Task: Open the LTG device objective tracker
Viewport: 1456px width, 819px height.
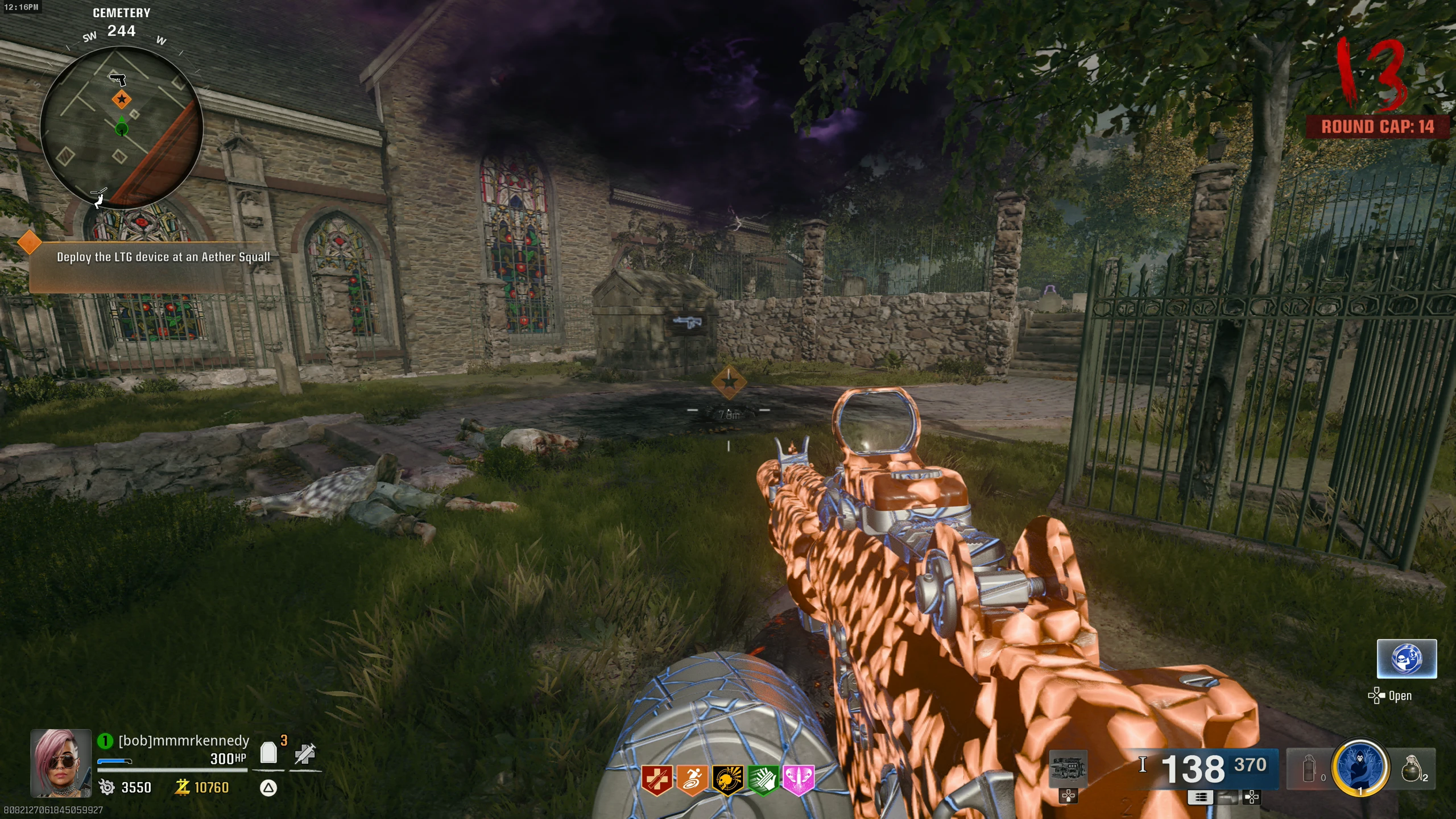Action: click(x=163, y=257)
